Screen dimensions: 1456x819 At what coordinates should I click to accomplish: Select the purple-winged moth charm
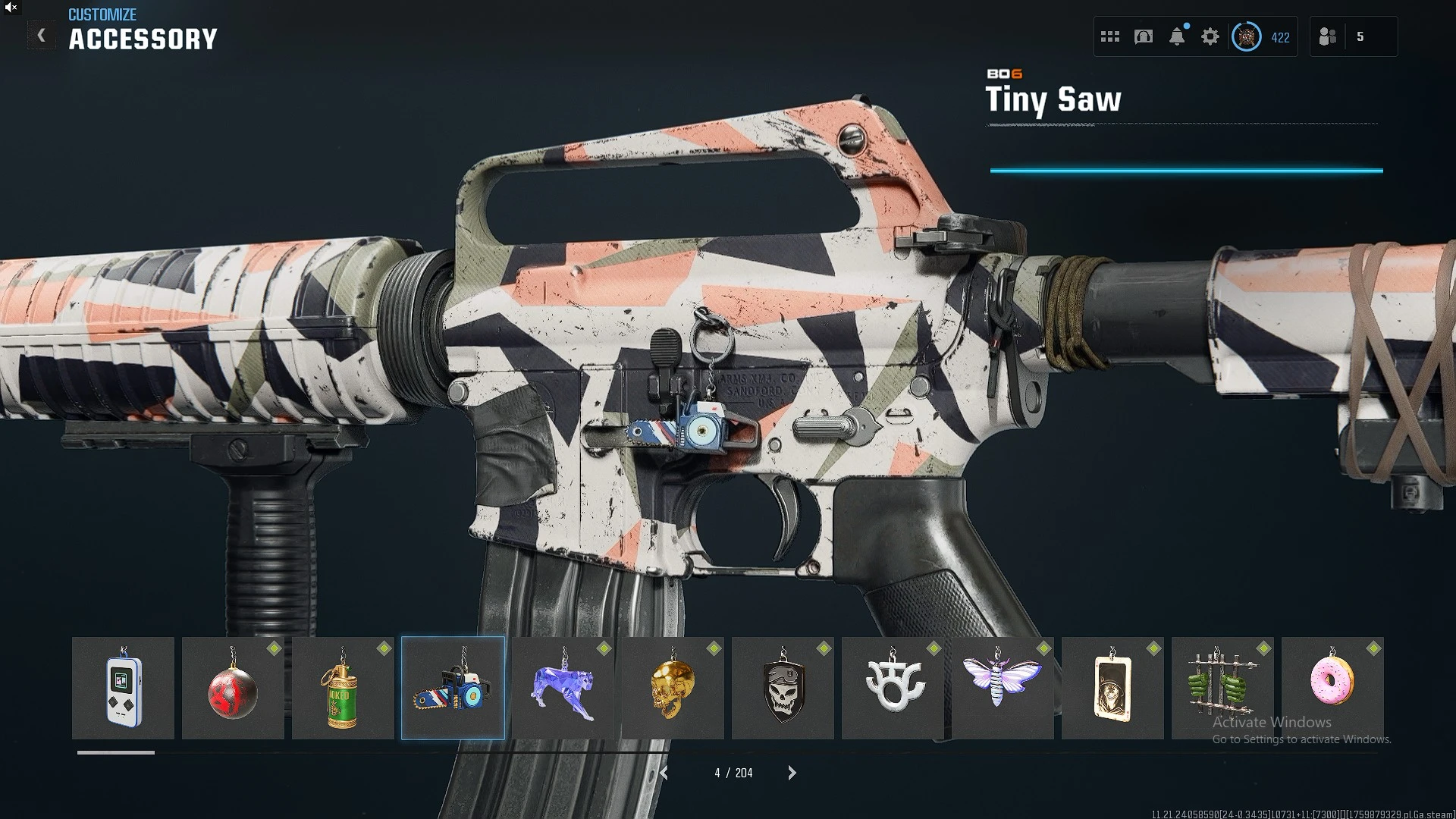pyautogui.click(x=1003, y=688)
